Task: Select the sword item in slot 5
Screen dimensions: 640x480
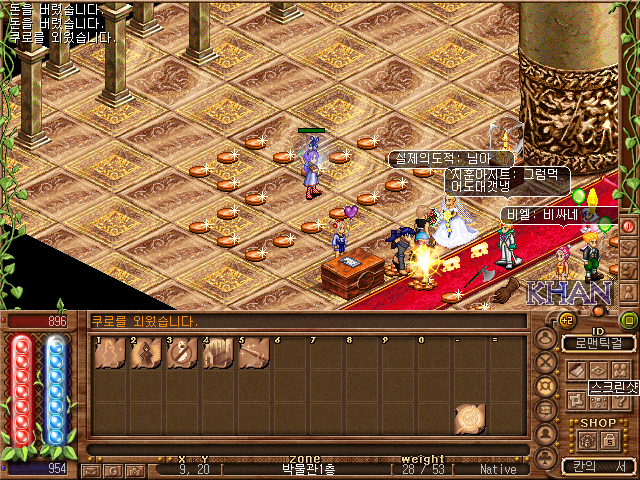Action: click(x=254, y=354)
